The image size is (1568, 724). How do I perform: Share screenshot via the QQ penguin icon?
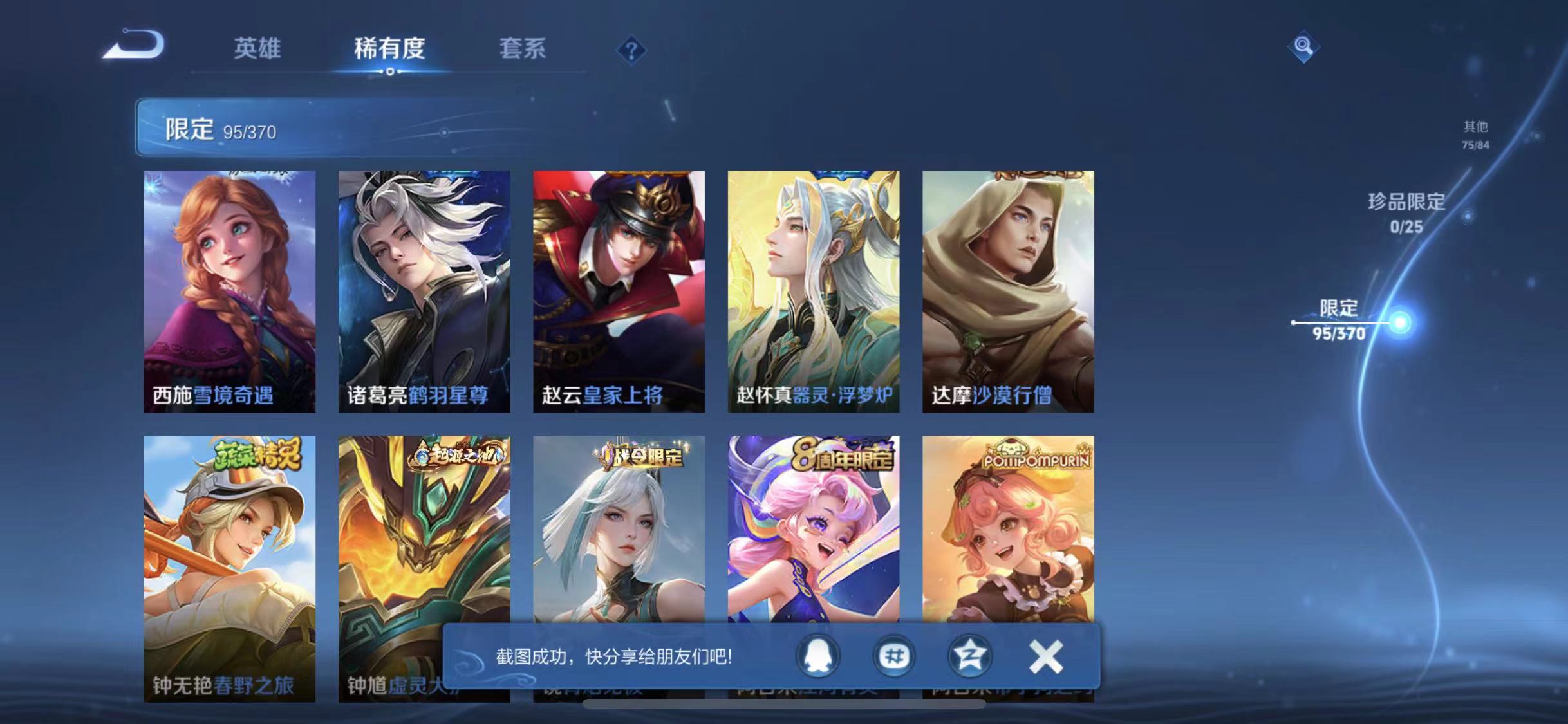click(816, 657)
